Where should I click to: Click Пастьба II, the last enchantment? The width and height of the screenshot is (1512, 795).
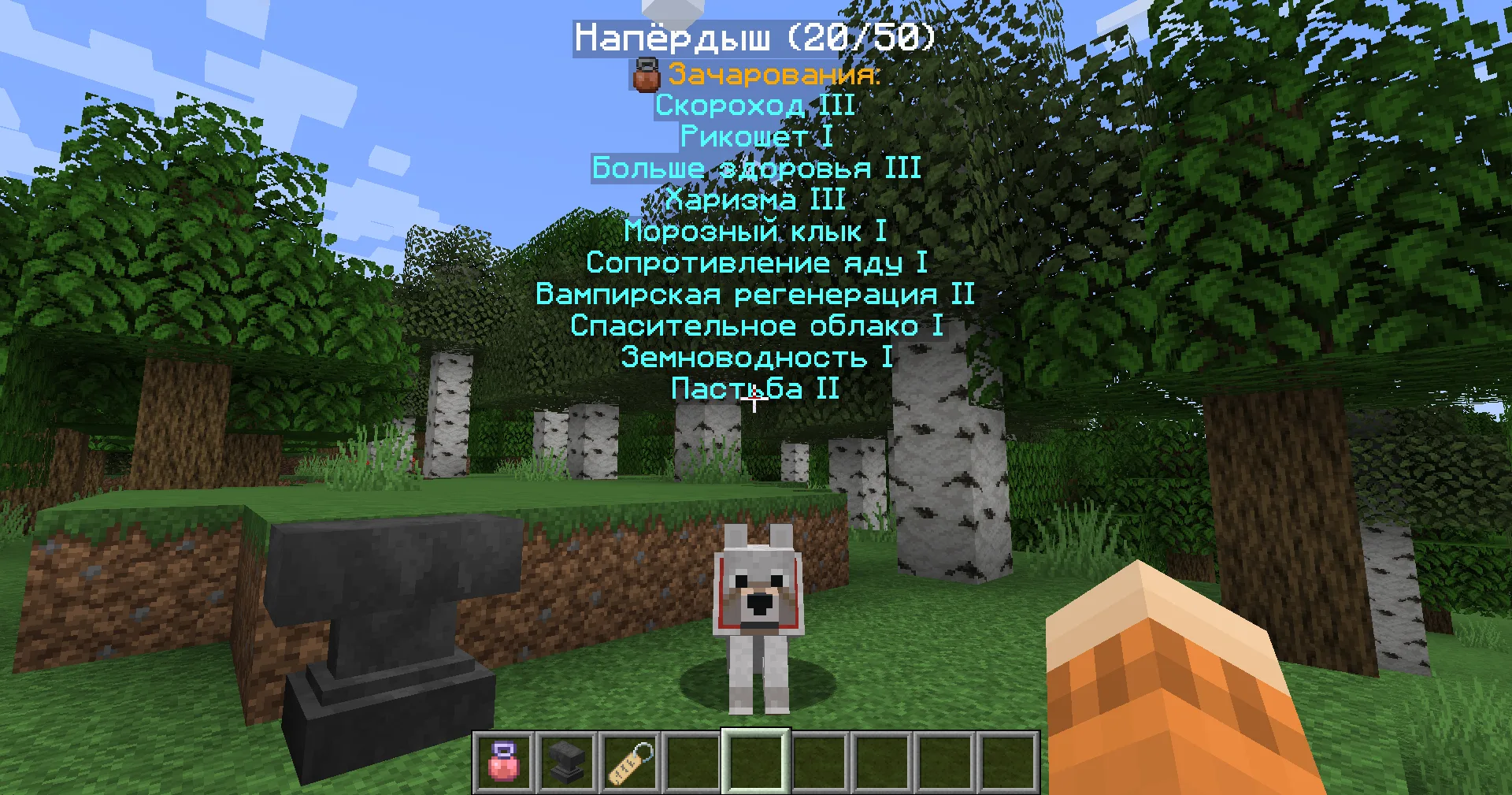[x=754, y=388]
